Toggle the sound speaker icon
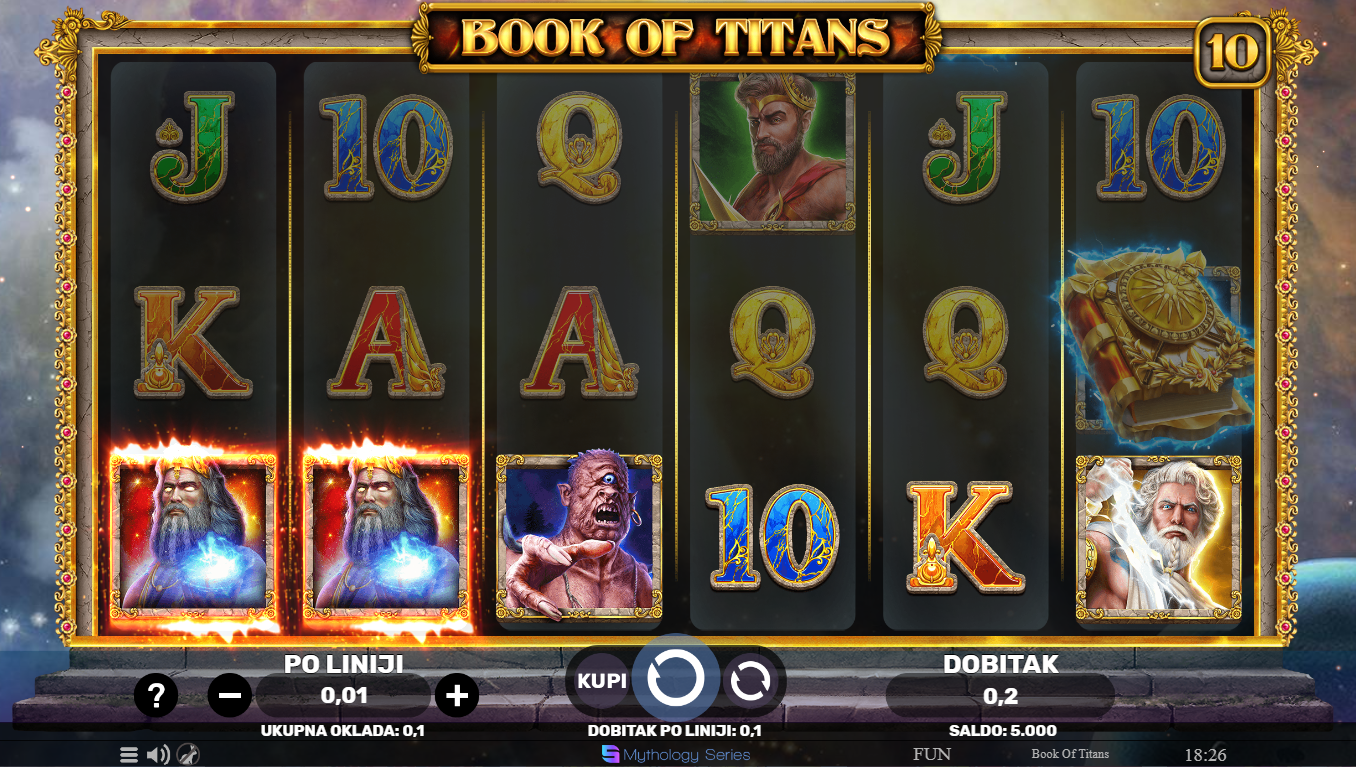 (158, 755)
